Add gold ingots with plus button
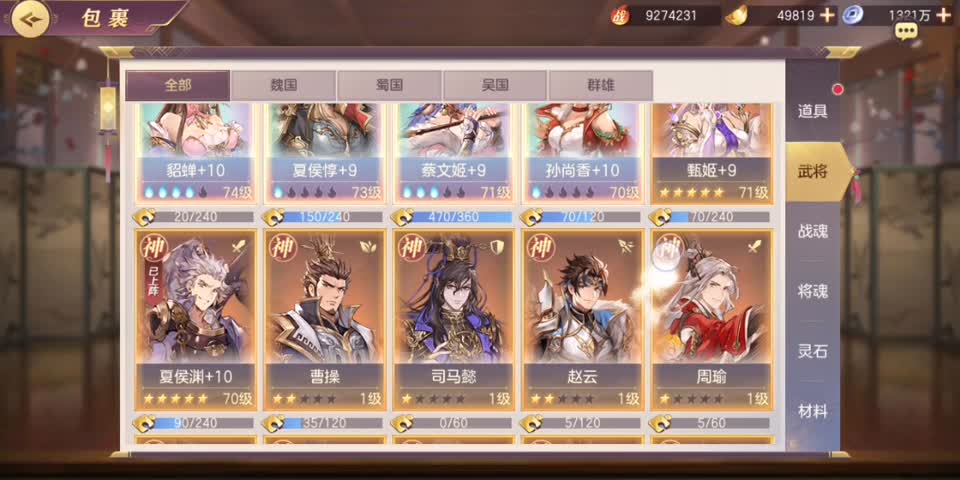960x480 pixels. tap(827, 15)
